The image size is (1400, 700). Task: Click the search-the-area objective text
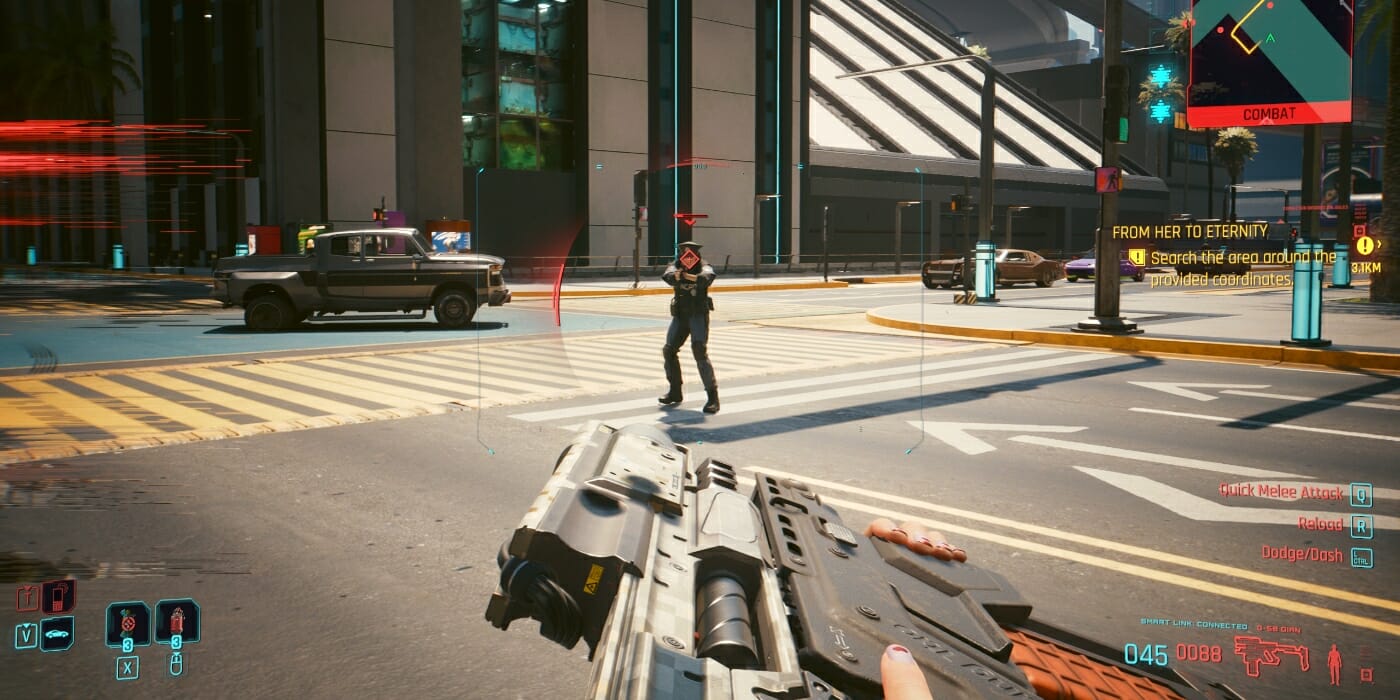click(1242, 268)
